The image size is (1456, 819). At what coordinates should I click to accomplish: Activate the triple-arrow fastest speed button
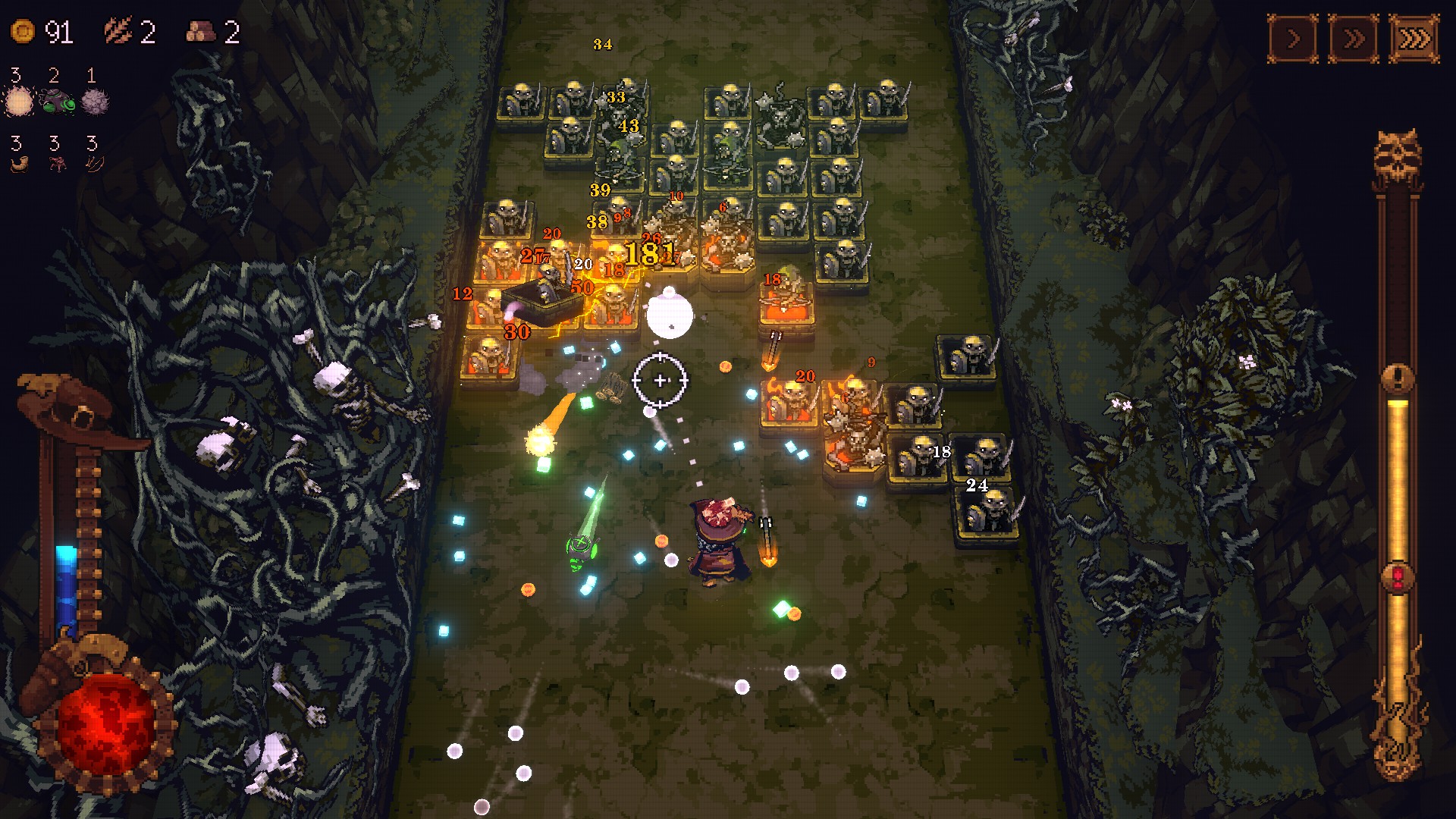click(1414, 39)
